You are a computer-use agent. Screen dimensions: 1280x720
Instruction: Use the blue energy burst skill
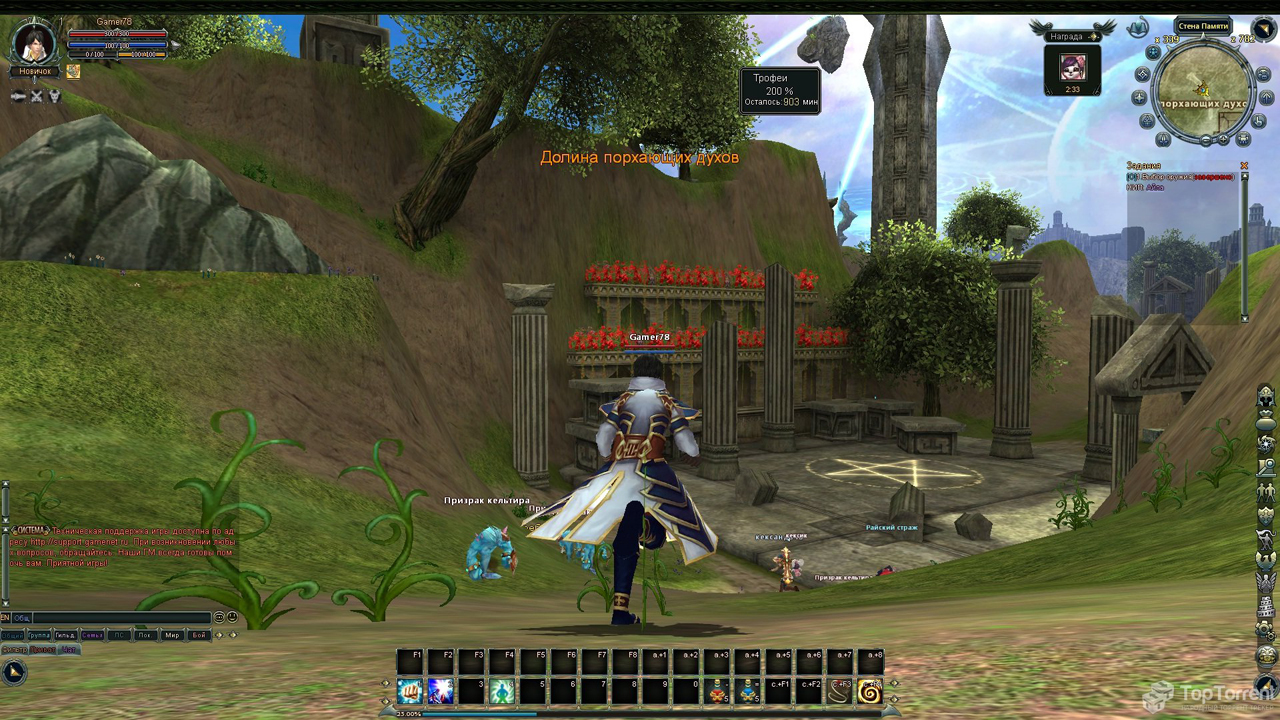pyautogui.click(x=441, y=690)
